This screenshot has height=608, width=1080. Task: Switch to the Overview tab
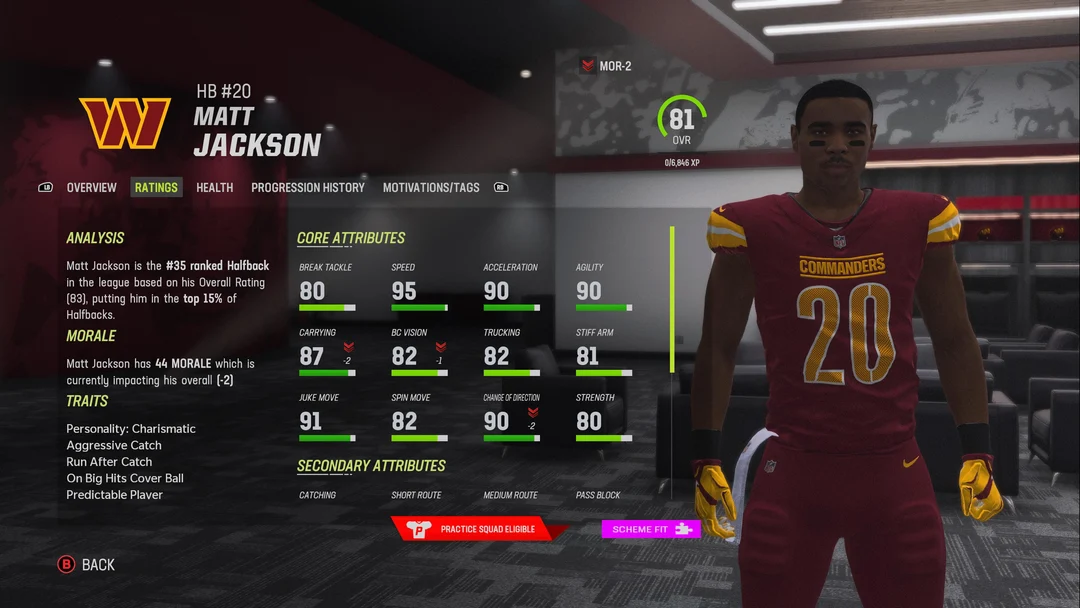(91, 187)
